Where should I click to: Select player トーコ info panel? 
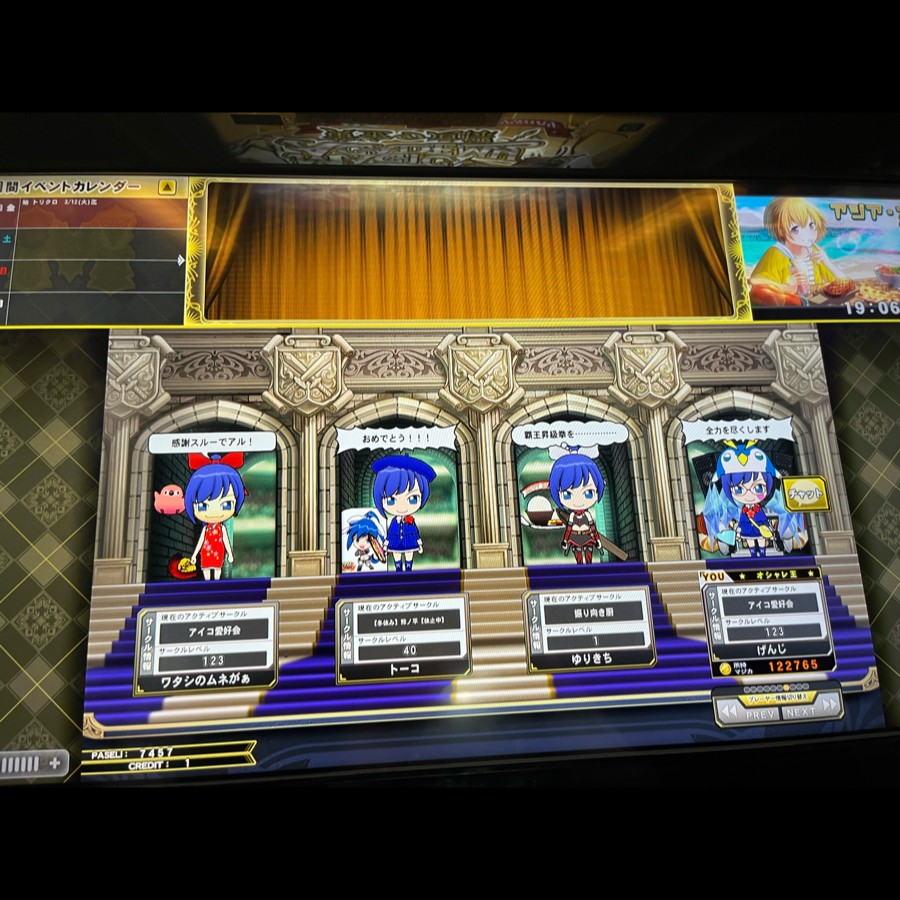pyautogui.click(x=402, y=638)
